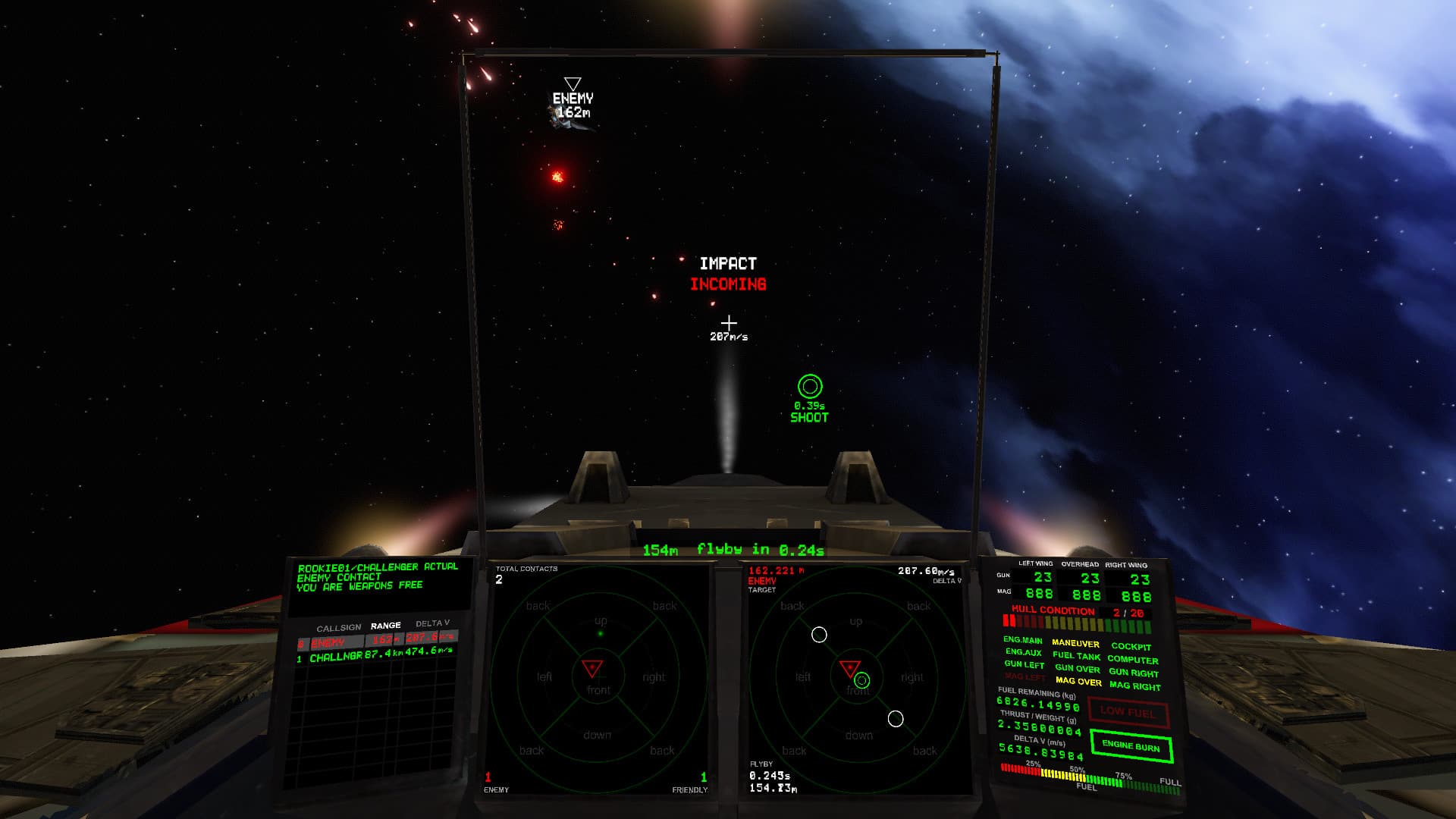
Task: Click the IMPACT INCOMING warning text
Action: point(727,275)
